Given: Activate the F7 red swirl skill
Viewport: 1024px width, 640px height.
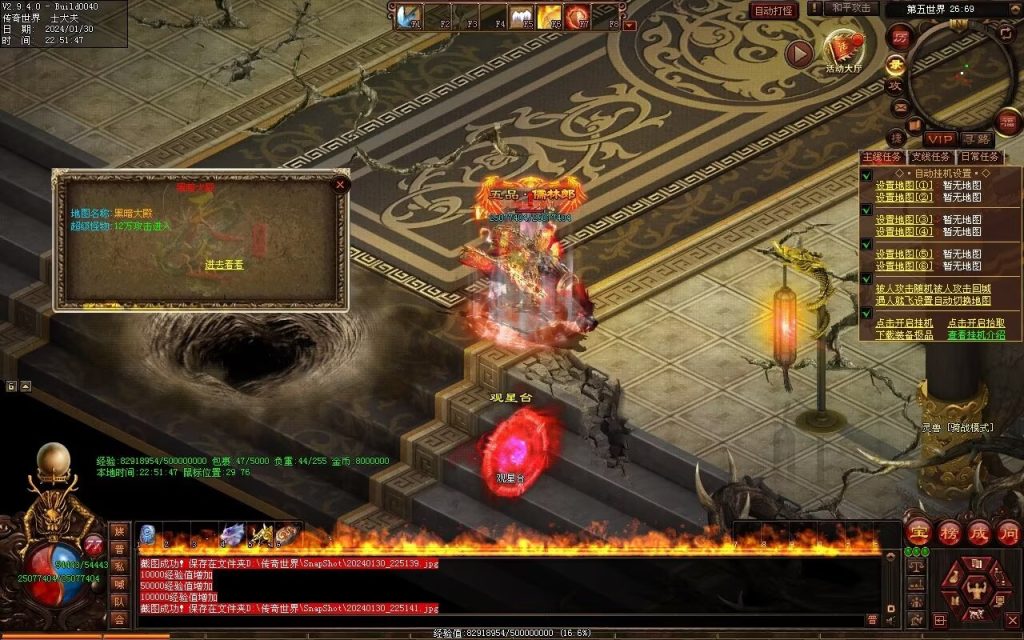Looking at the screenshot, I should tap(577, 17).
